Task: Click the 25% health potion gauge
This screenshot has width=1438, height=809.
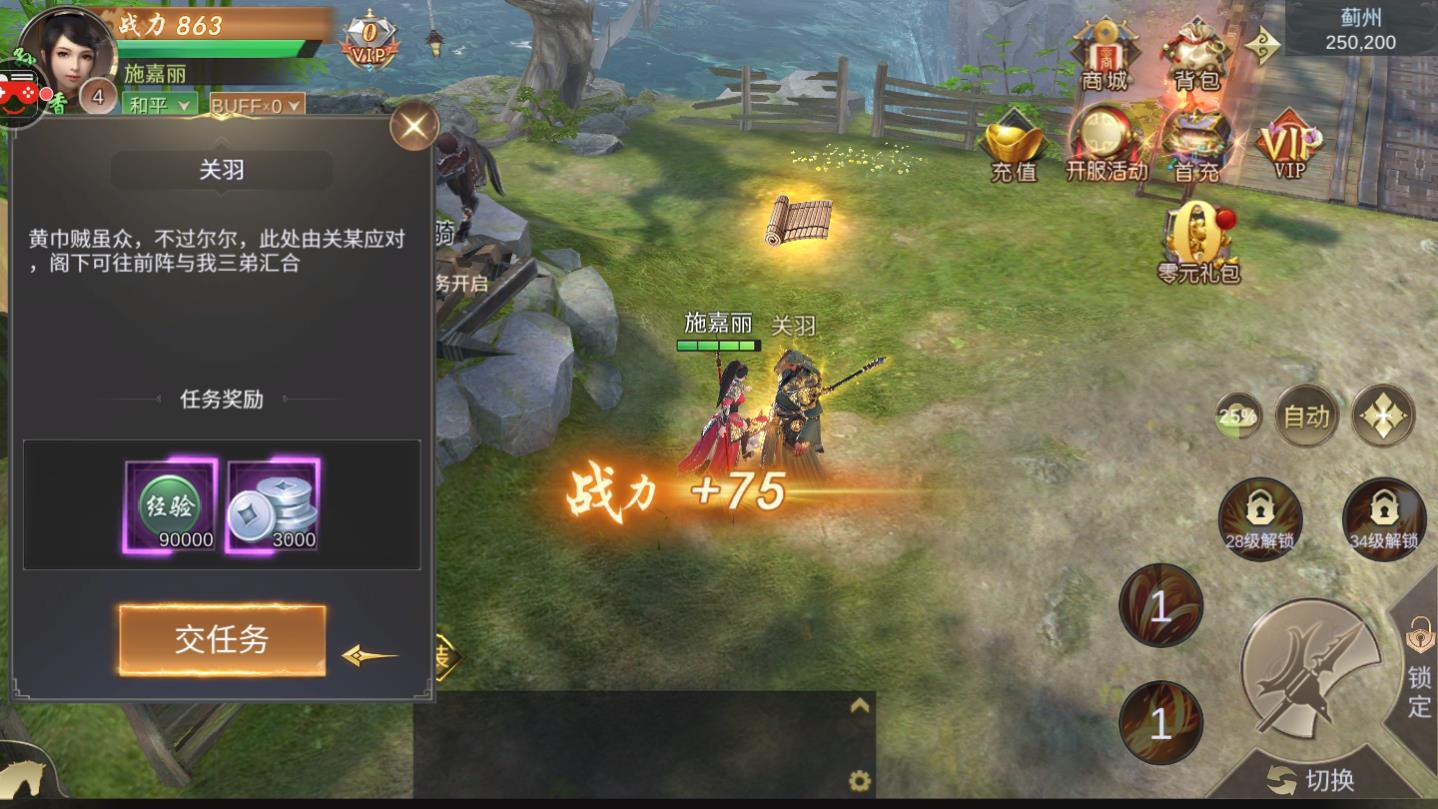Action: (1238, 415)
